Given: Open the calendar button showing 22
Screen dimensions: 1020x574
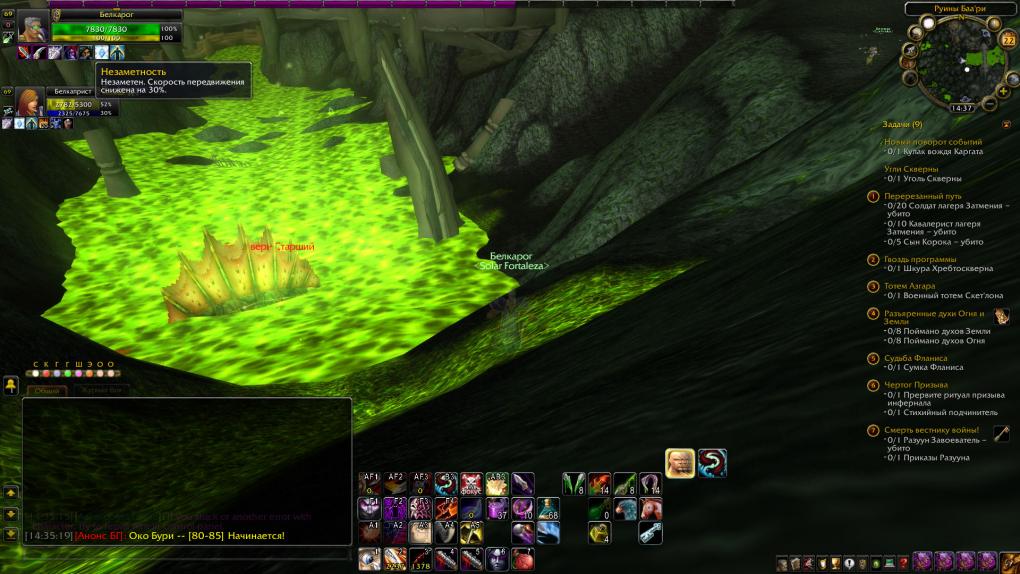Looking at the screenshot, I should (x=1007, y=40).
